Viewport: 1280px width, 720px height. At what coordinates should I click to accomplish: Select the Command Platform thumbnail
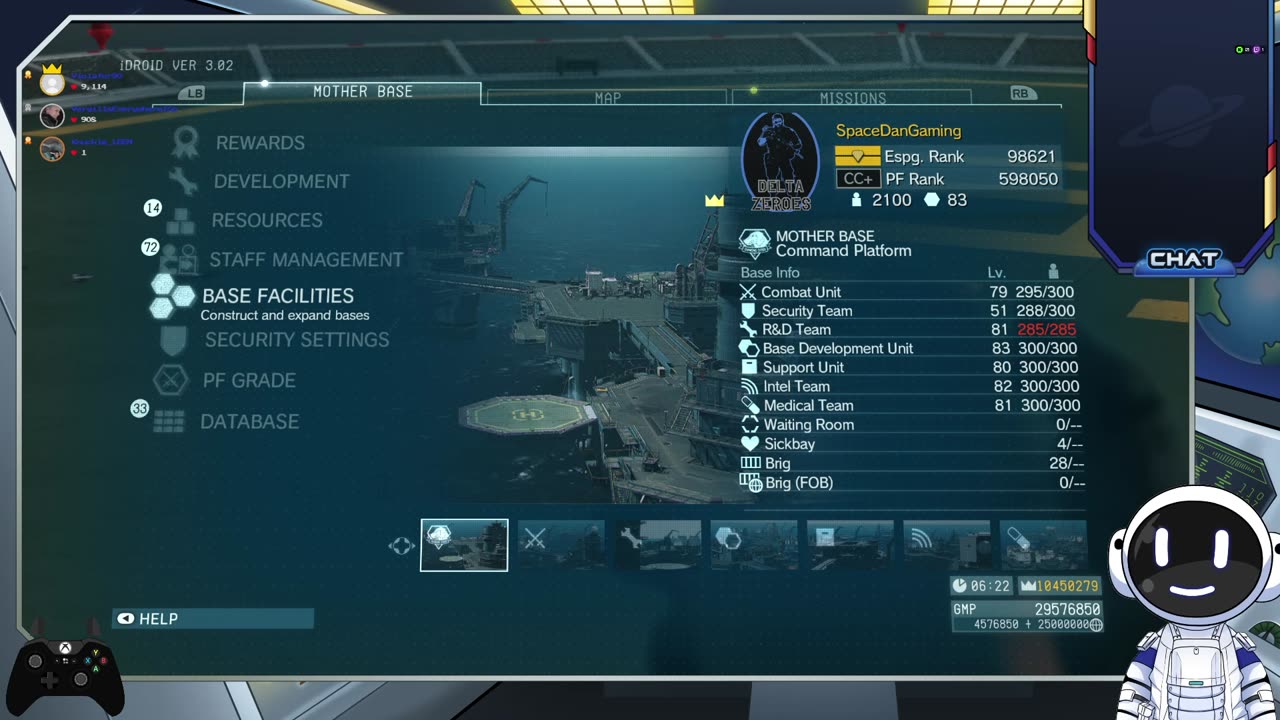[x=464, y=545]
